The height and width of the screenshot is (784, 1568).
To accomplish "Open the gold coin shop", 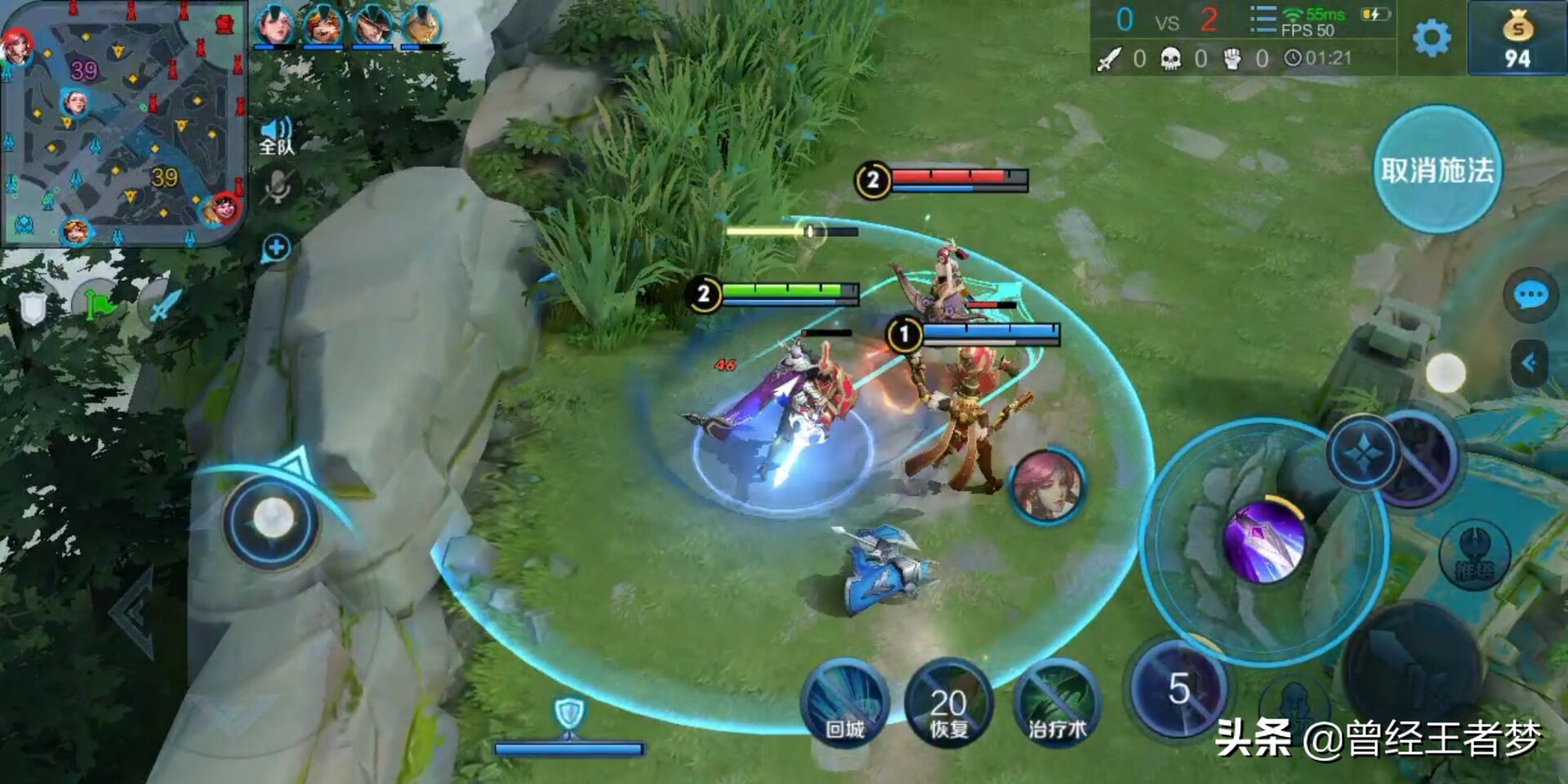I will click(1517, 39).
